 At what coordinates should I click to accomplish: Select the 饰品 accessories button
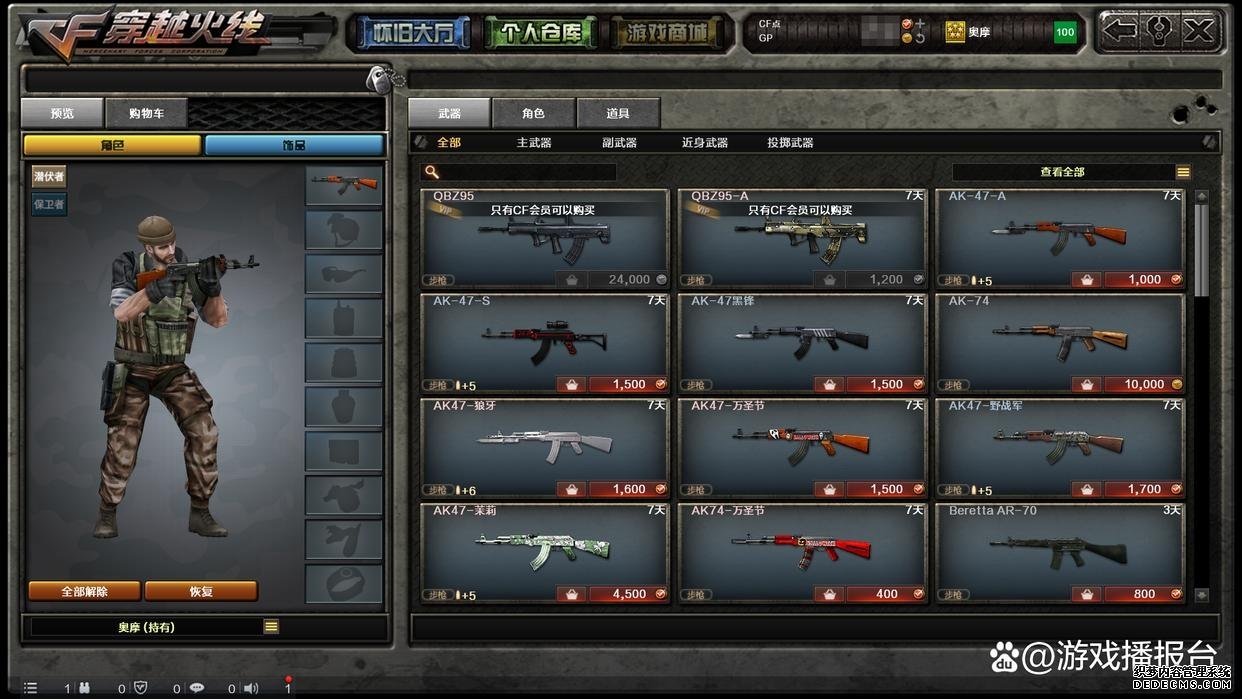(294, 145)
